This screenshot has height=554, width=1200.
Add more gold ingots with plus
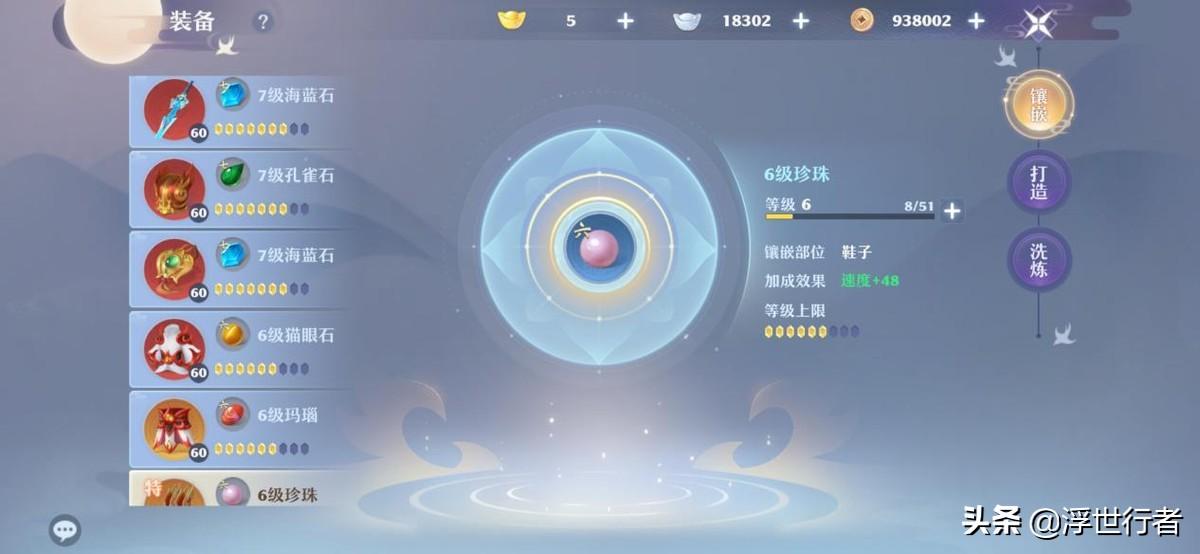tap(625, 21)
